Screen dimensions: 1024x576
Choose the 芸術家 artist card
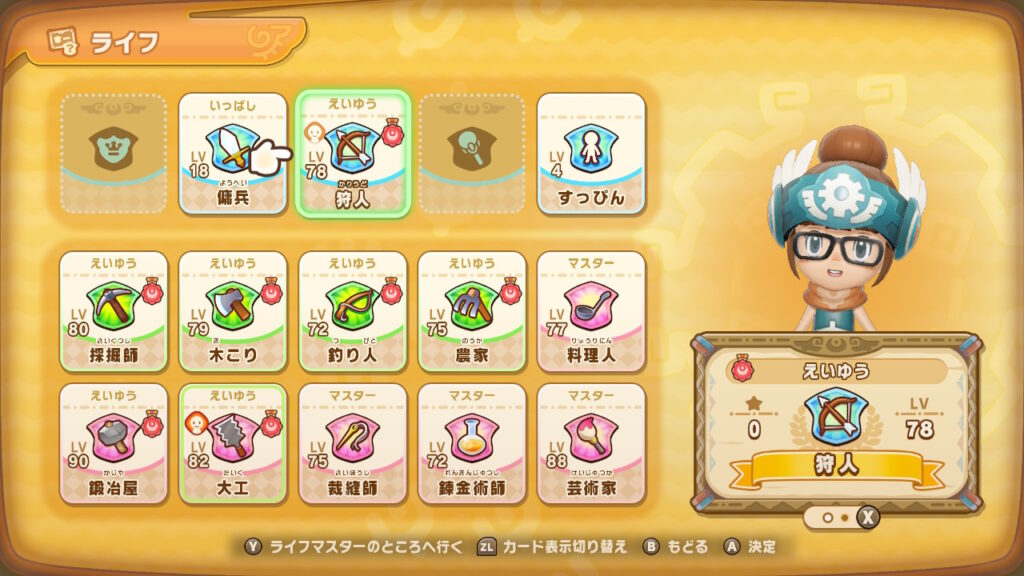pyautogui.click(x=591, y=443)
